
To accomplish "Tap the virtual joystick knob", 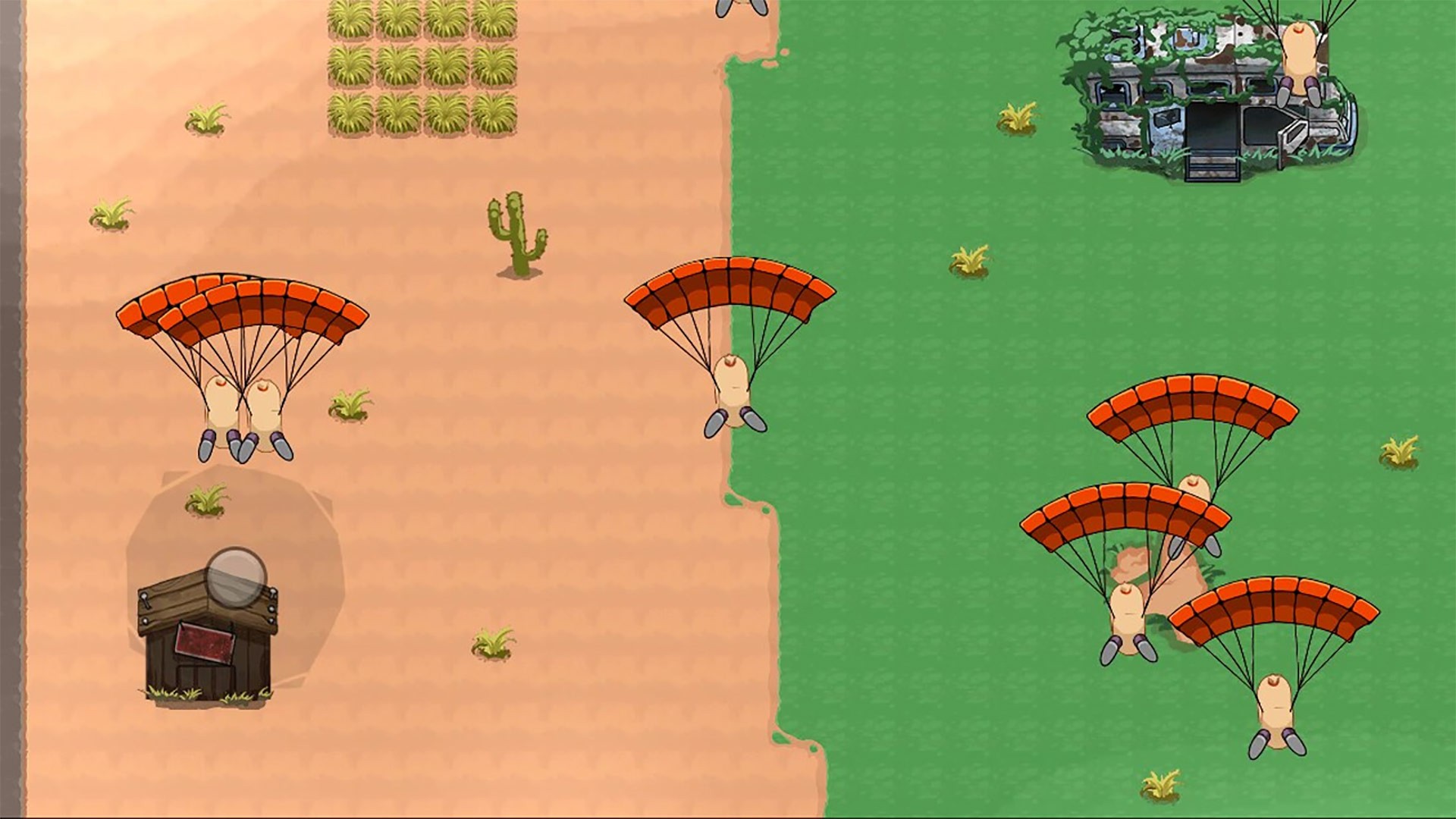I will (x=237, y=578).
